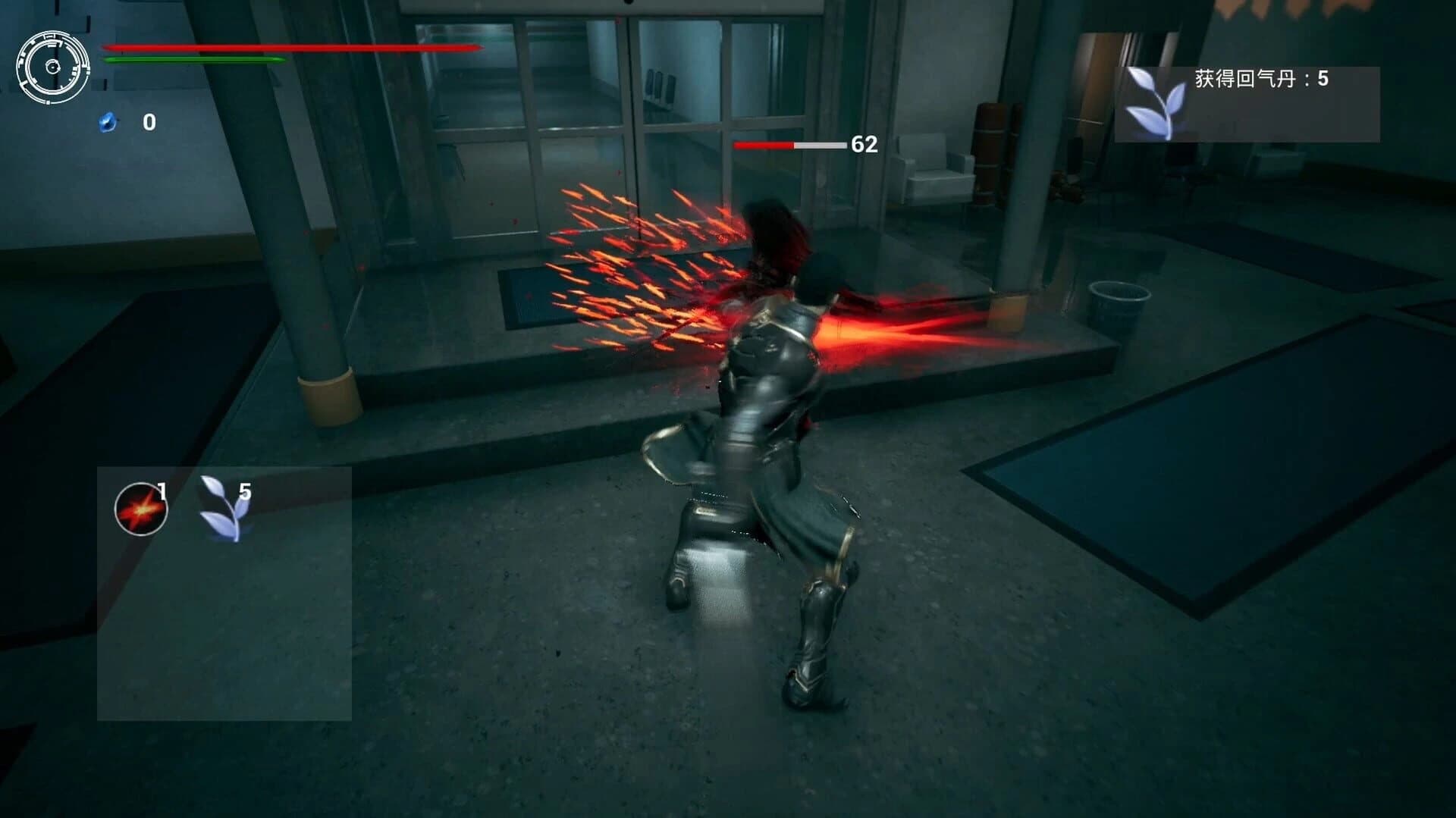This screenshot has height=818, width=1456.
Task: Click the leaf icon in the pickup notification
Action: pyautogui.click(x=1156, y=102)
